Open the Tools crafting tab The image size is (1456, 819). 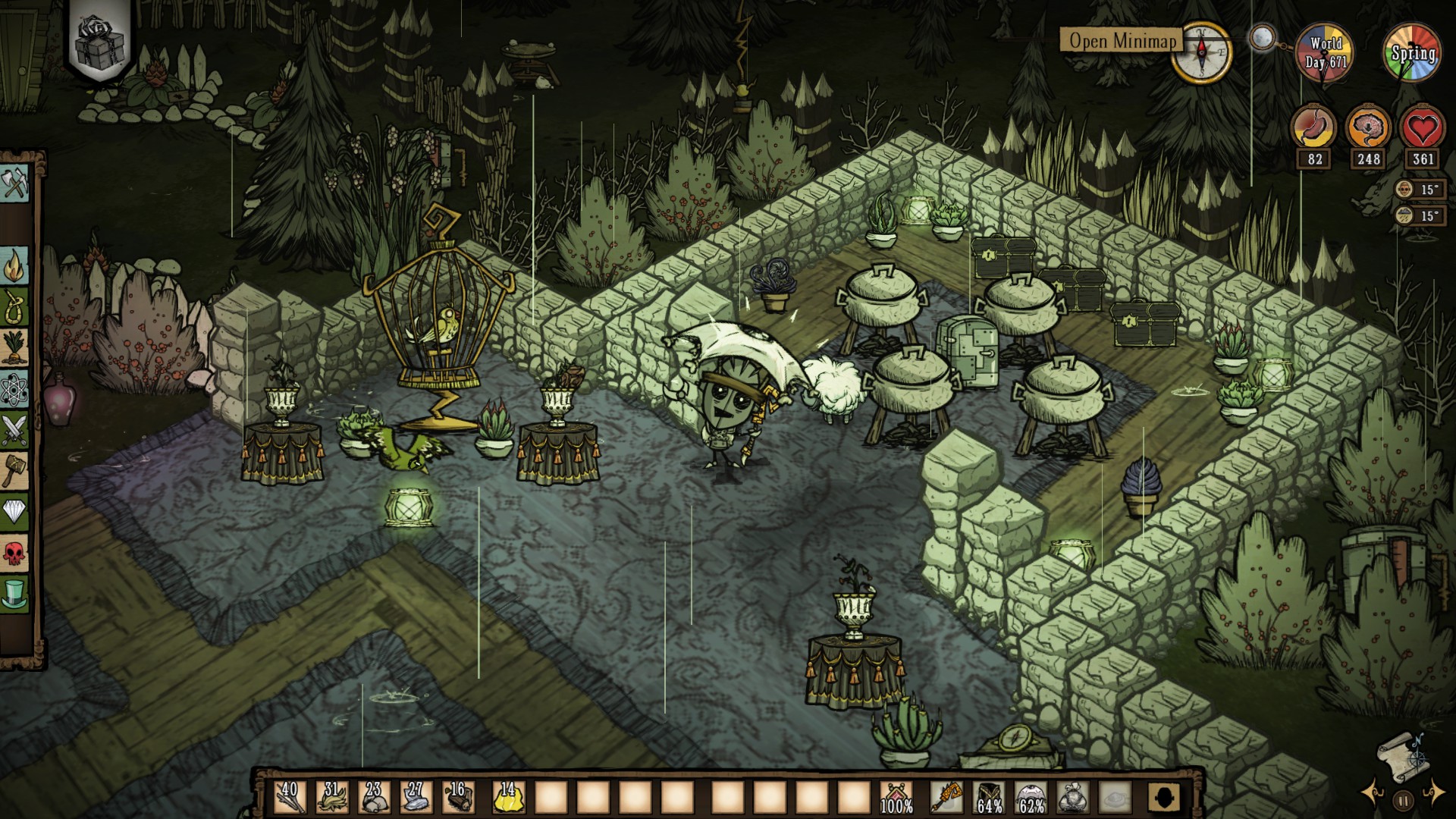click(14, 183)
